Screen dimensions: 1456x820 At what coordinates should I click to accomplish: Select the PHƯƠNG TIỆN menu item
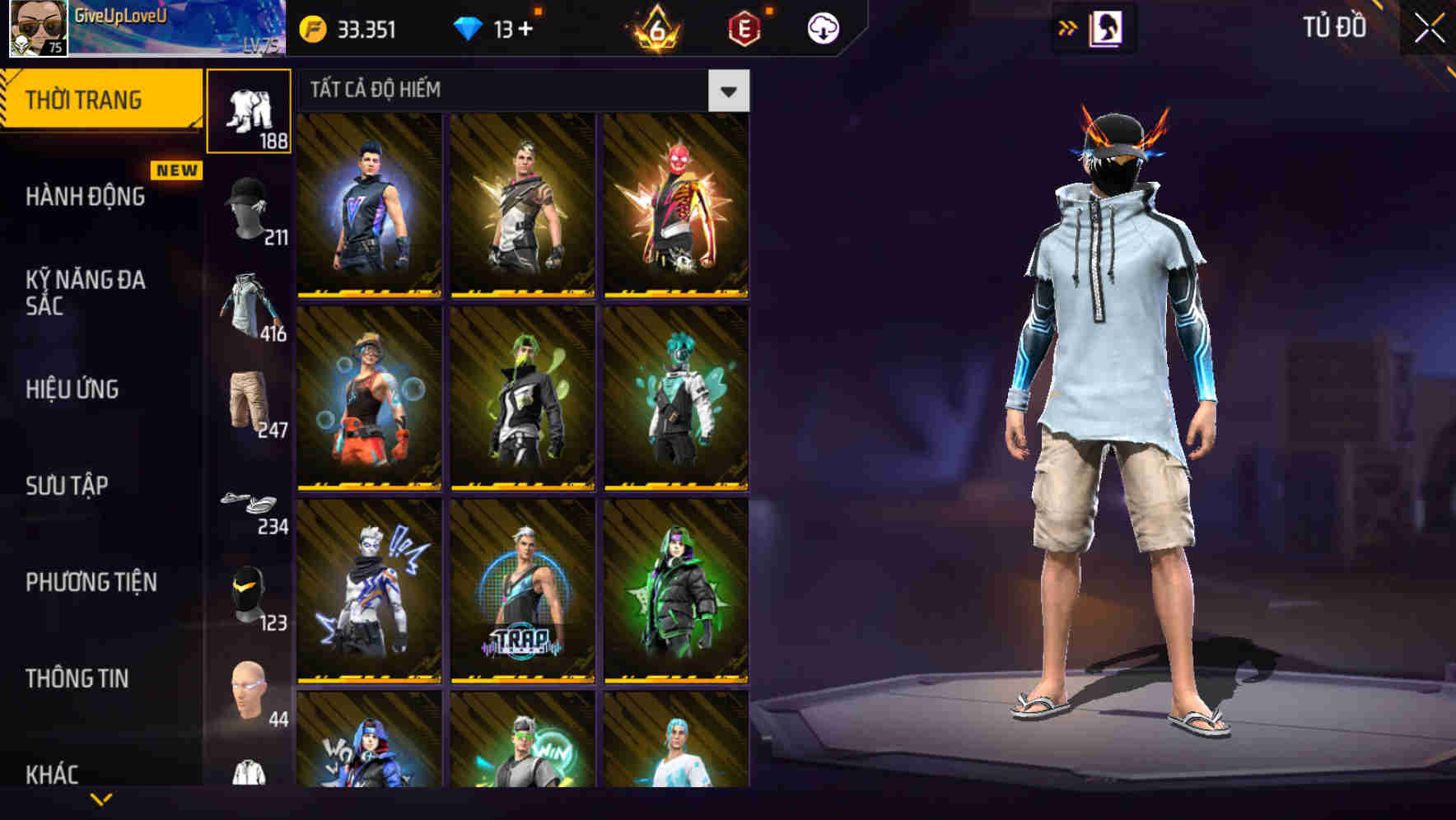tap(91, 582)
